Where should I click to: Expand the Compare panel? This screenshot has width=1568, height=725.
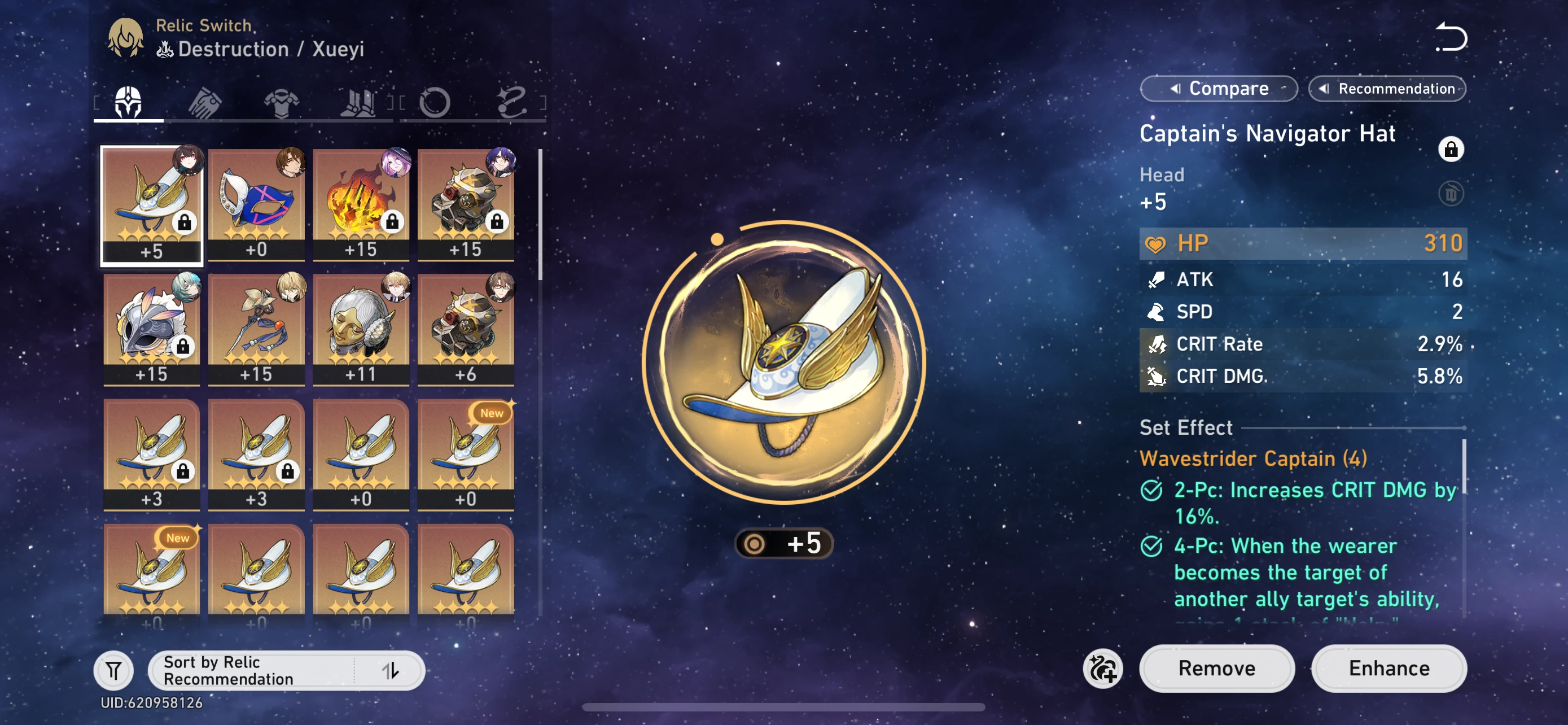[1218, 88]
